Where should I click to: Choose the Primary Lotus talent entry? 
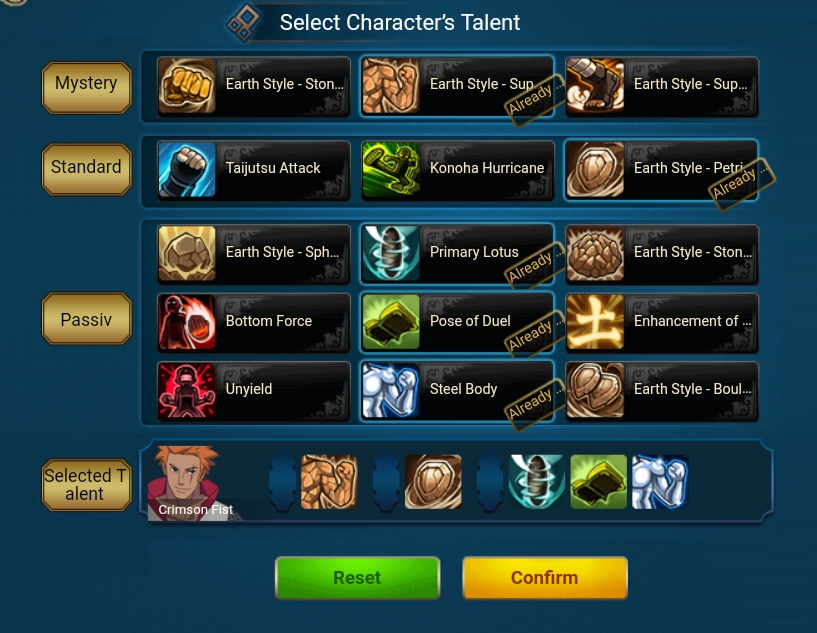457,253
